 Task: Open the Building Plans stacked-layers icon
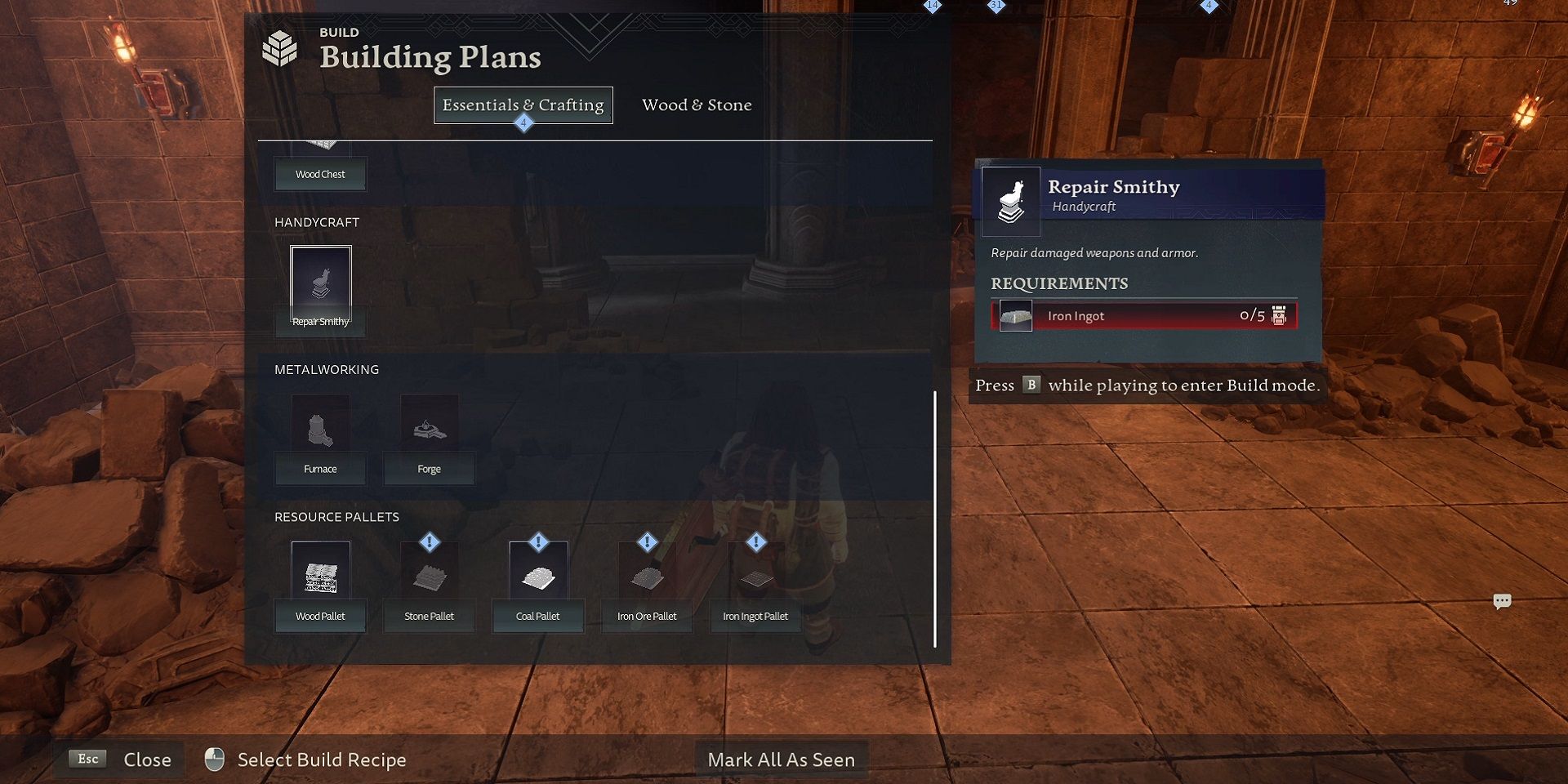(x=282, y=49)
